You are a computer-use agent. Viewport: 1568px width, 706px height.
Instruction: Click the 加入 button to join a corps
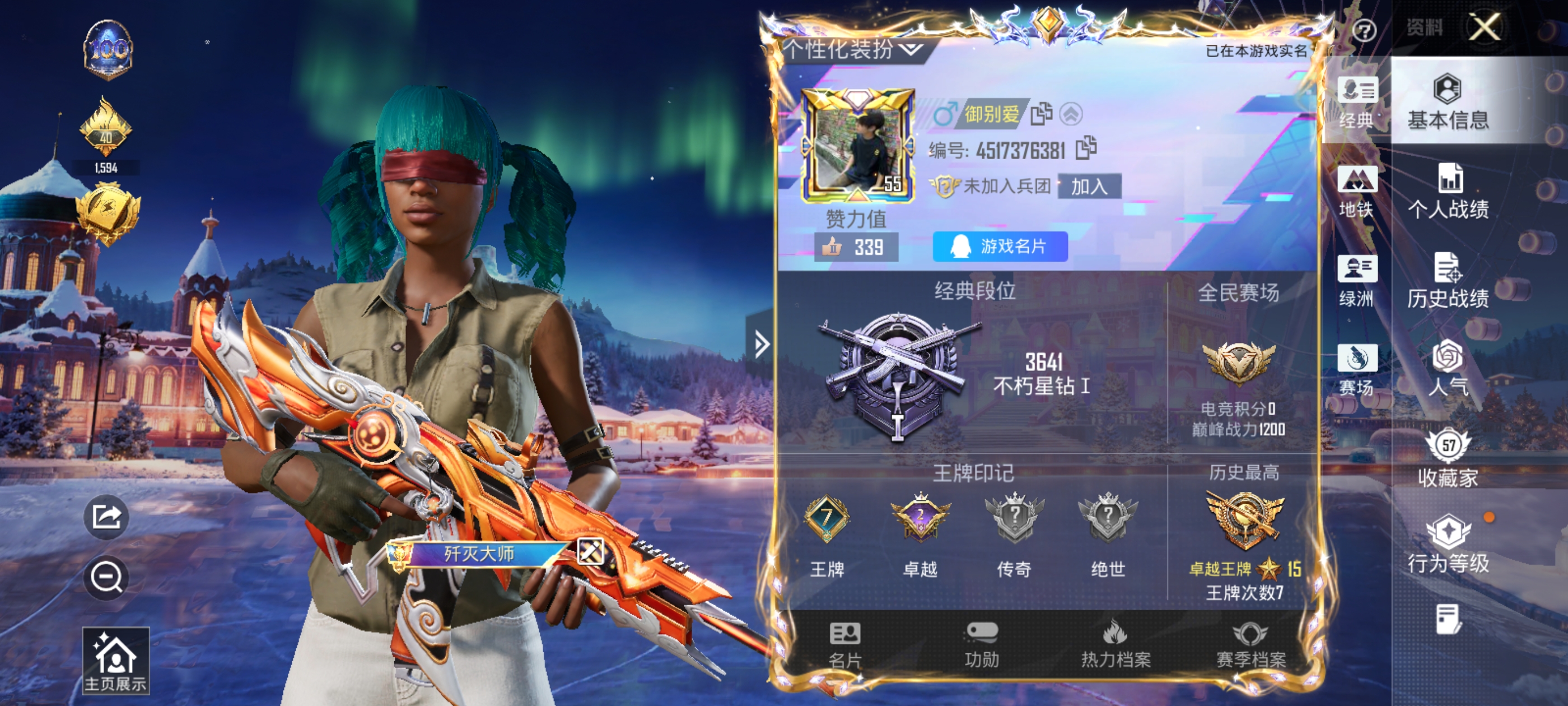tap(1089, 187)
